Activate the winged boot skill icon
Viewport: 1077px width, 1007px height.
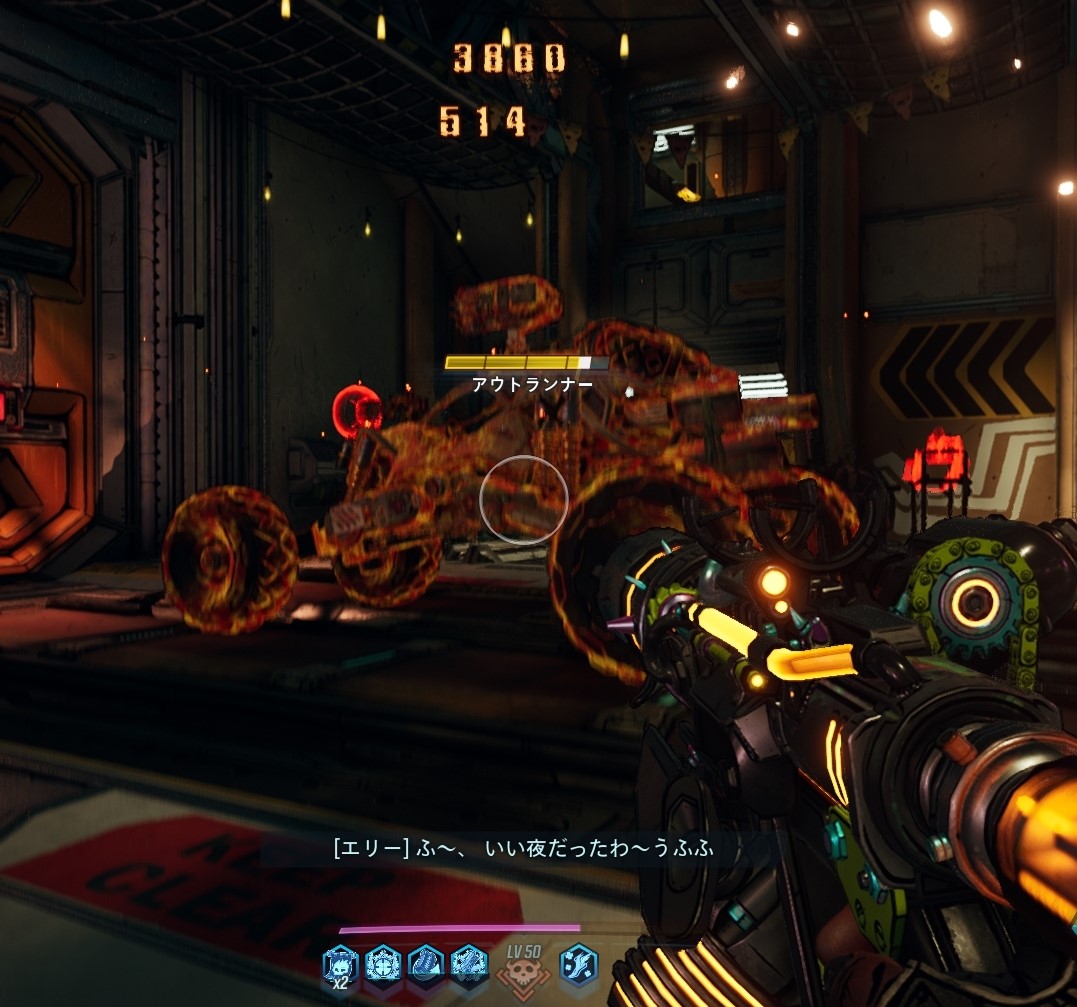click(578, 965)
